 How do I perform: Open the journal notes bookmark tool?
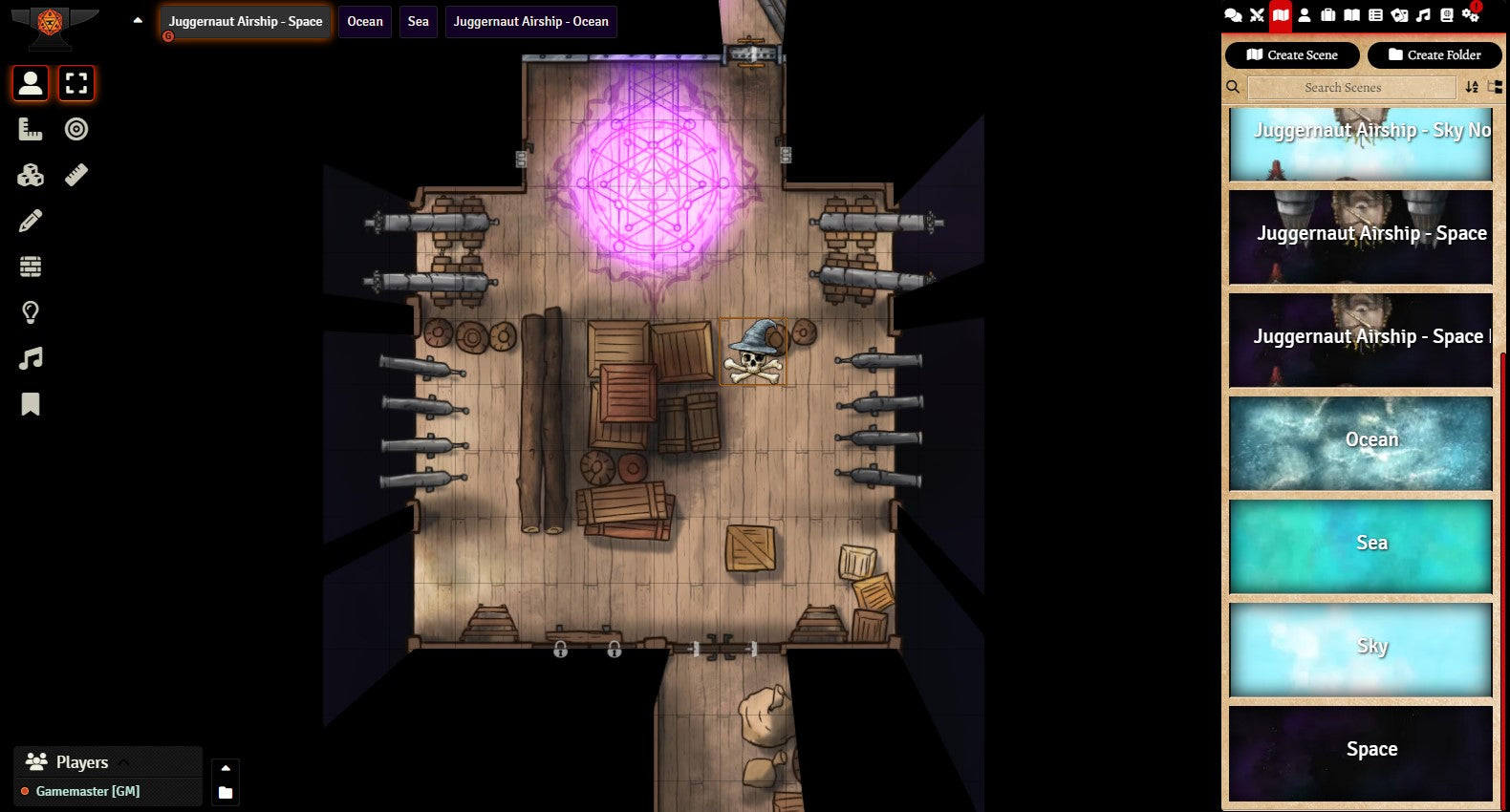click(31, 404)
